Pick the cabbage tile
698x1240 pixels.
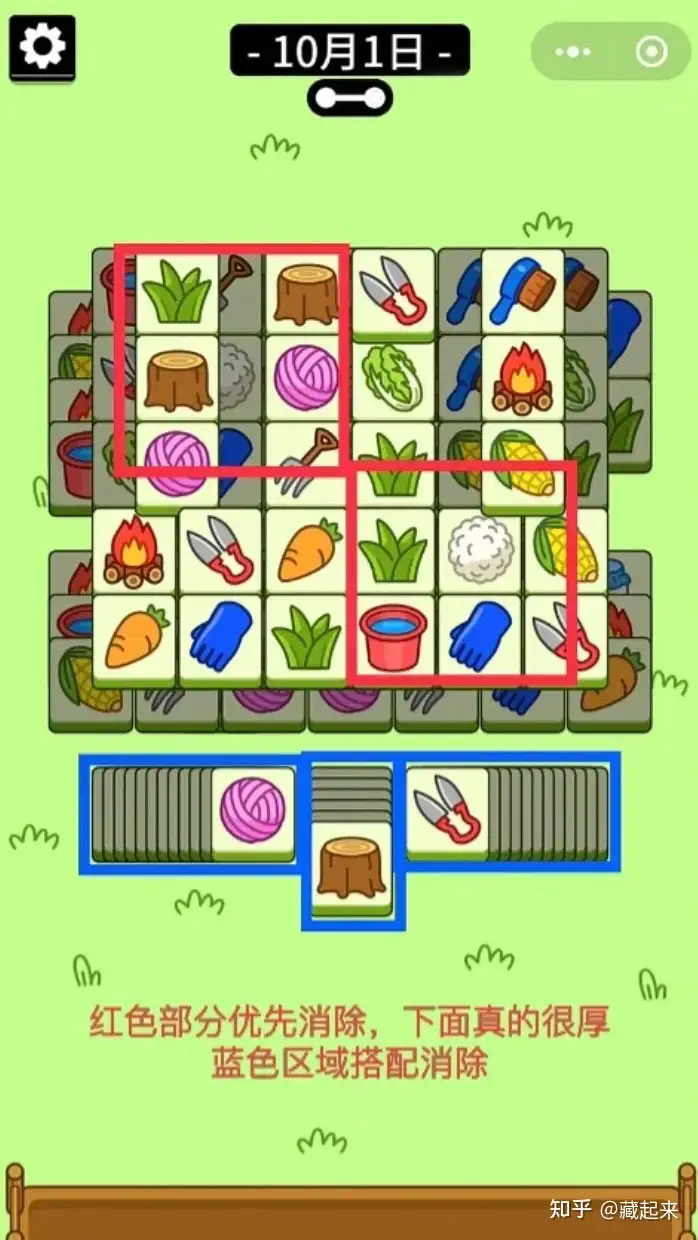point(393,376)
